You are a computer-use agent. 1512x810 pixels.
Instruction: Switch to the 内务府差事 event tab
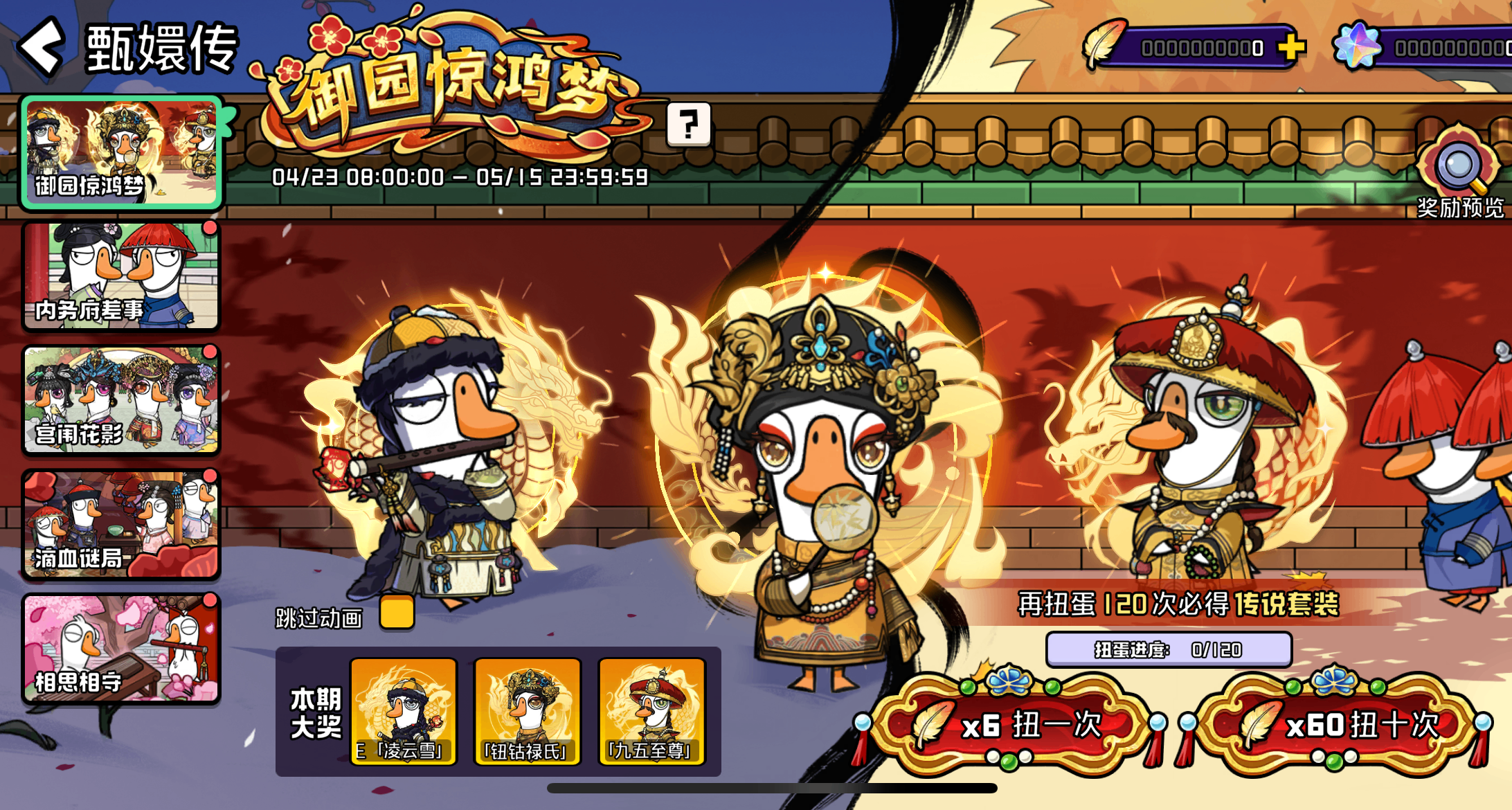pos(121,276)
